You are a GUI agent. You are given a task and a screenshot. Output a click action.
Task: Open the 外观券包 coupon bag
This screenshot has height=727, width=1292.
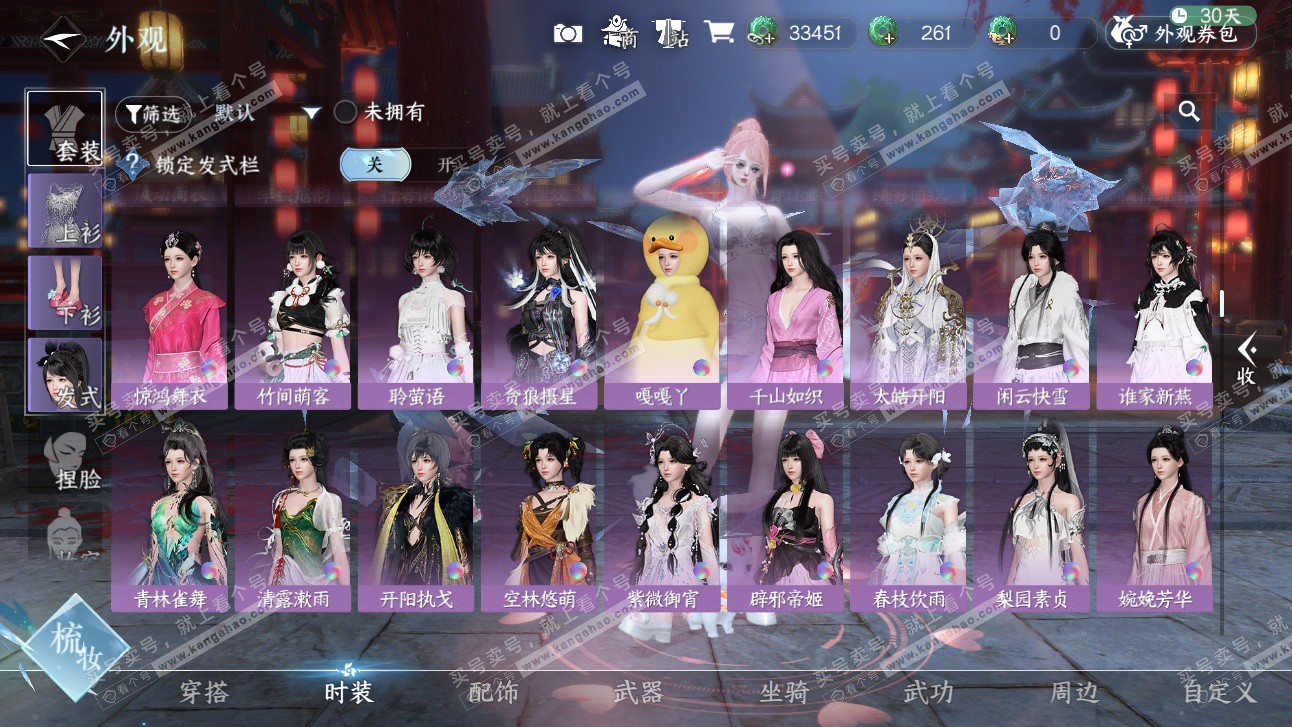(1180, 34)
